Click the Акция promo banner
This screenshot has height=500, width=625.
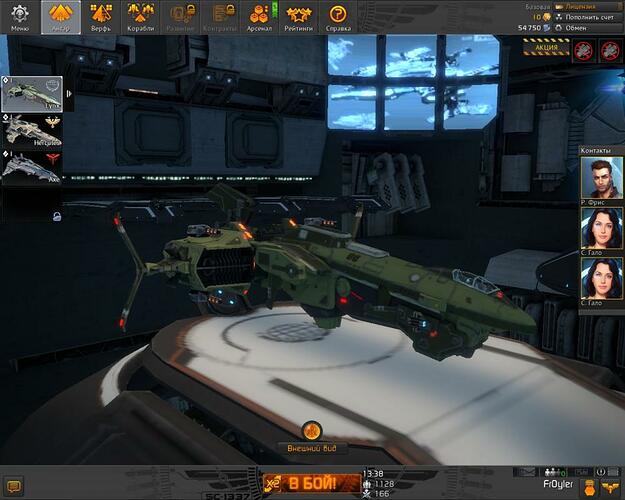click(546, 47)
